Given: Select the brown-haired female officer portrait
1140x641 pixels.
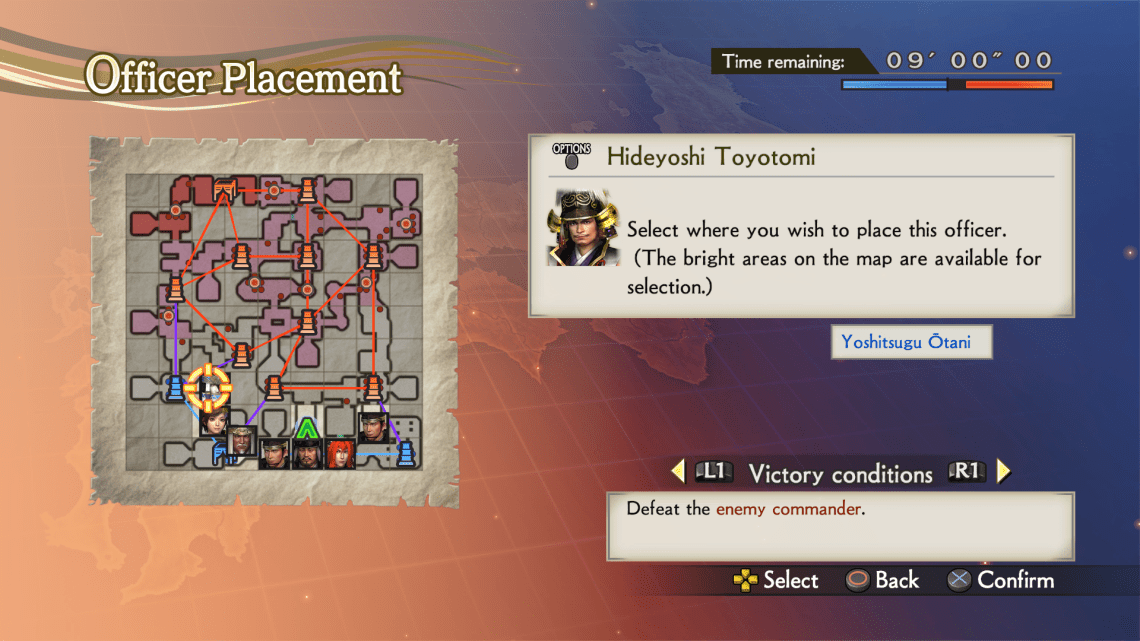Looking at the screenshot, I should [x=213, y=419].
